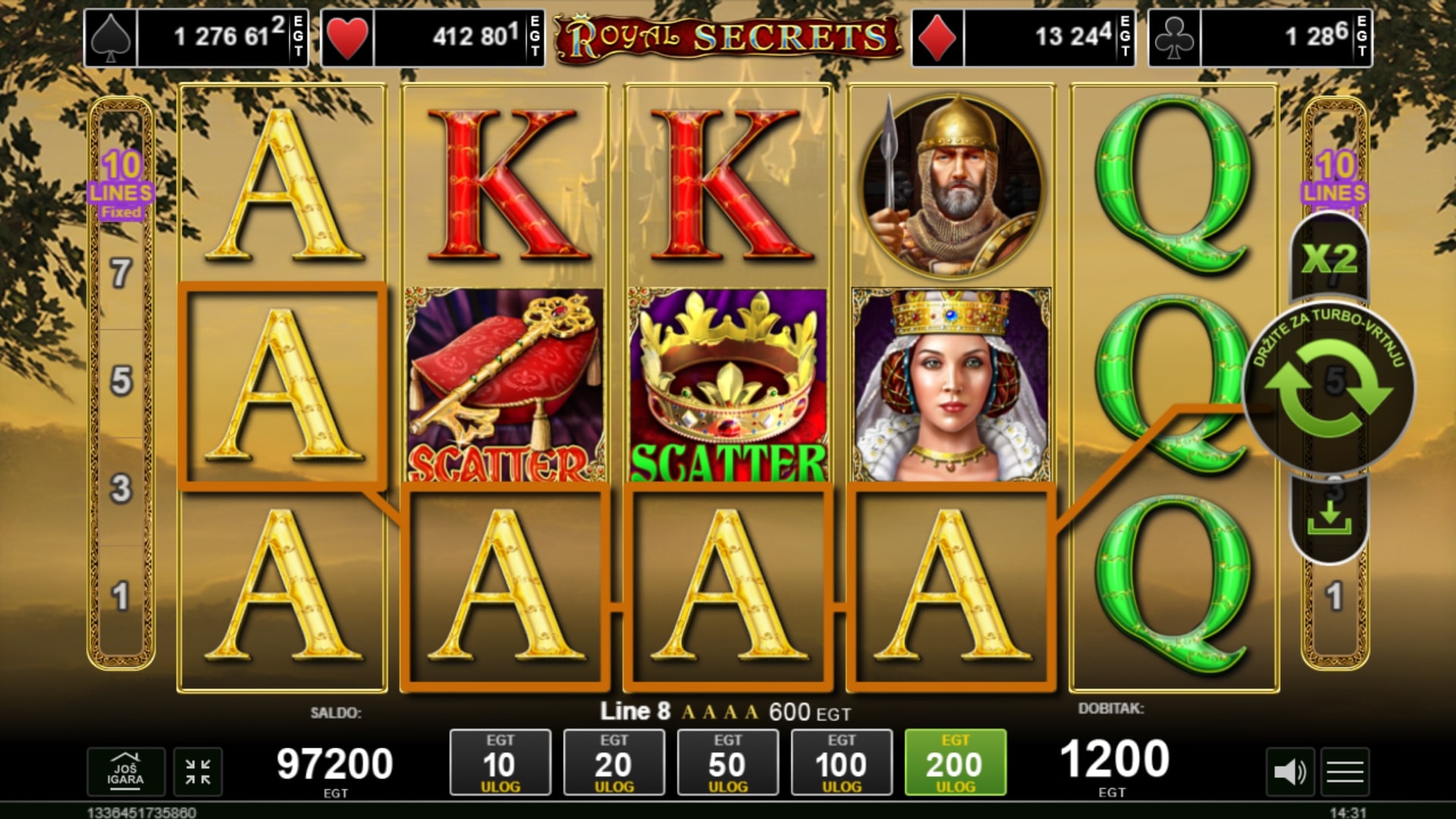Show the heart jackpot details
Image resolution: width=1456 pixels, height=819 pixels.
[432, 37]
